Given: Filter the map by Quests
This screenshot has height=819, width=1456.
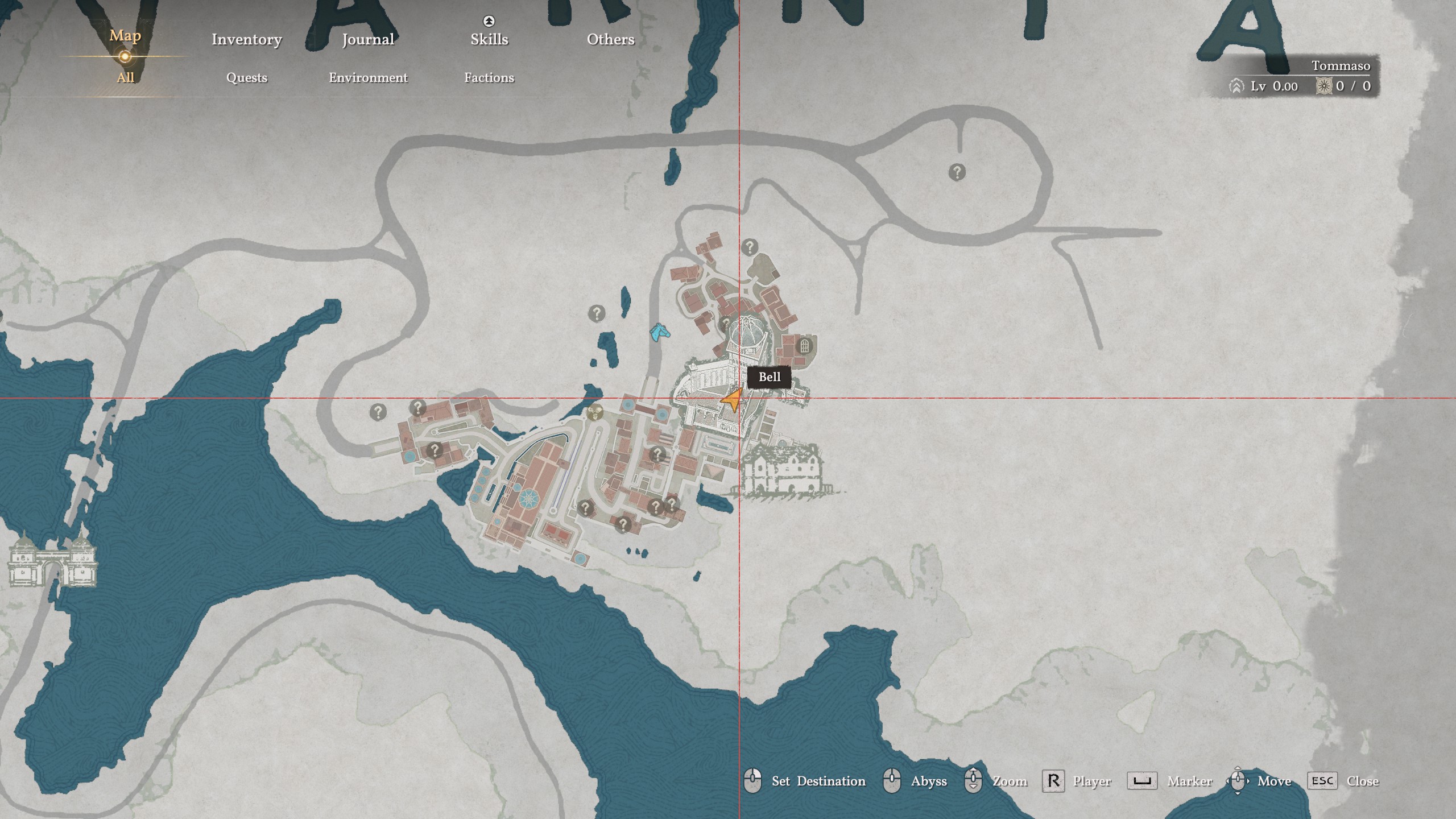Looking at the screenshot, I should pyautogui.click(x=246, y=77).
